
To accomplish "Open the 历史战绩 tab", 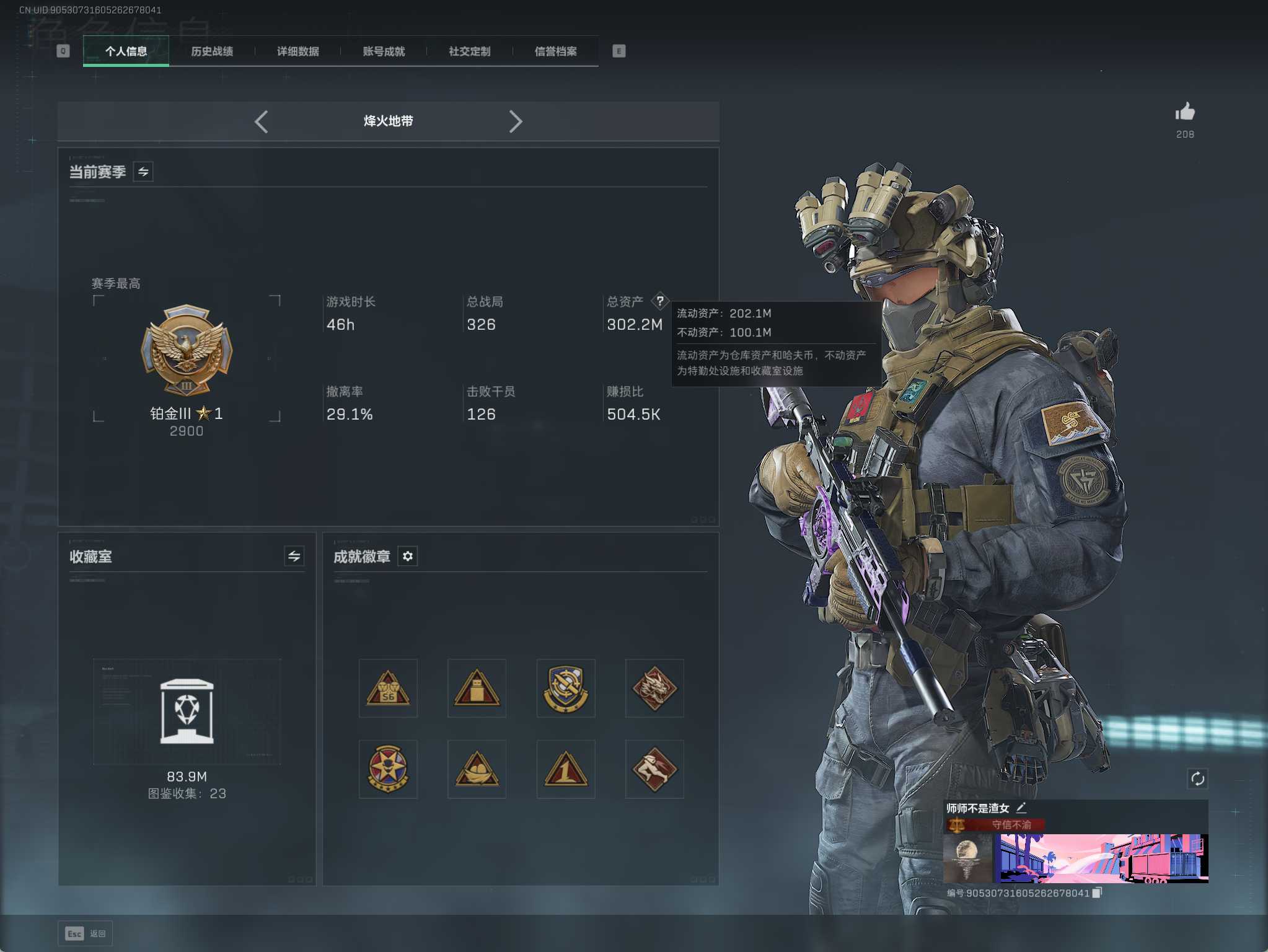I will [212, 51].
